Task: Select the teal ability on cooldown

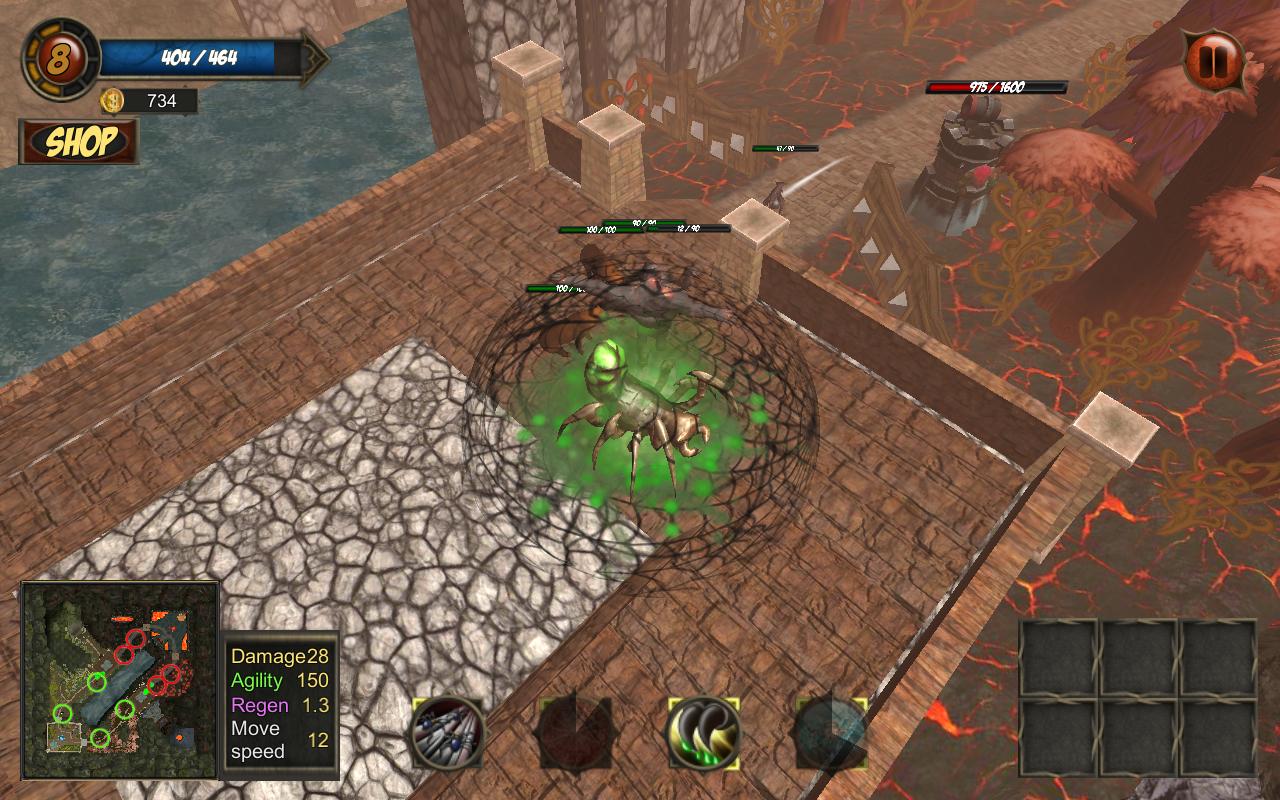Action: pos(831,733)
